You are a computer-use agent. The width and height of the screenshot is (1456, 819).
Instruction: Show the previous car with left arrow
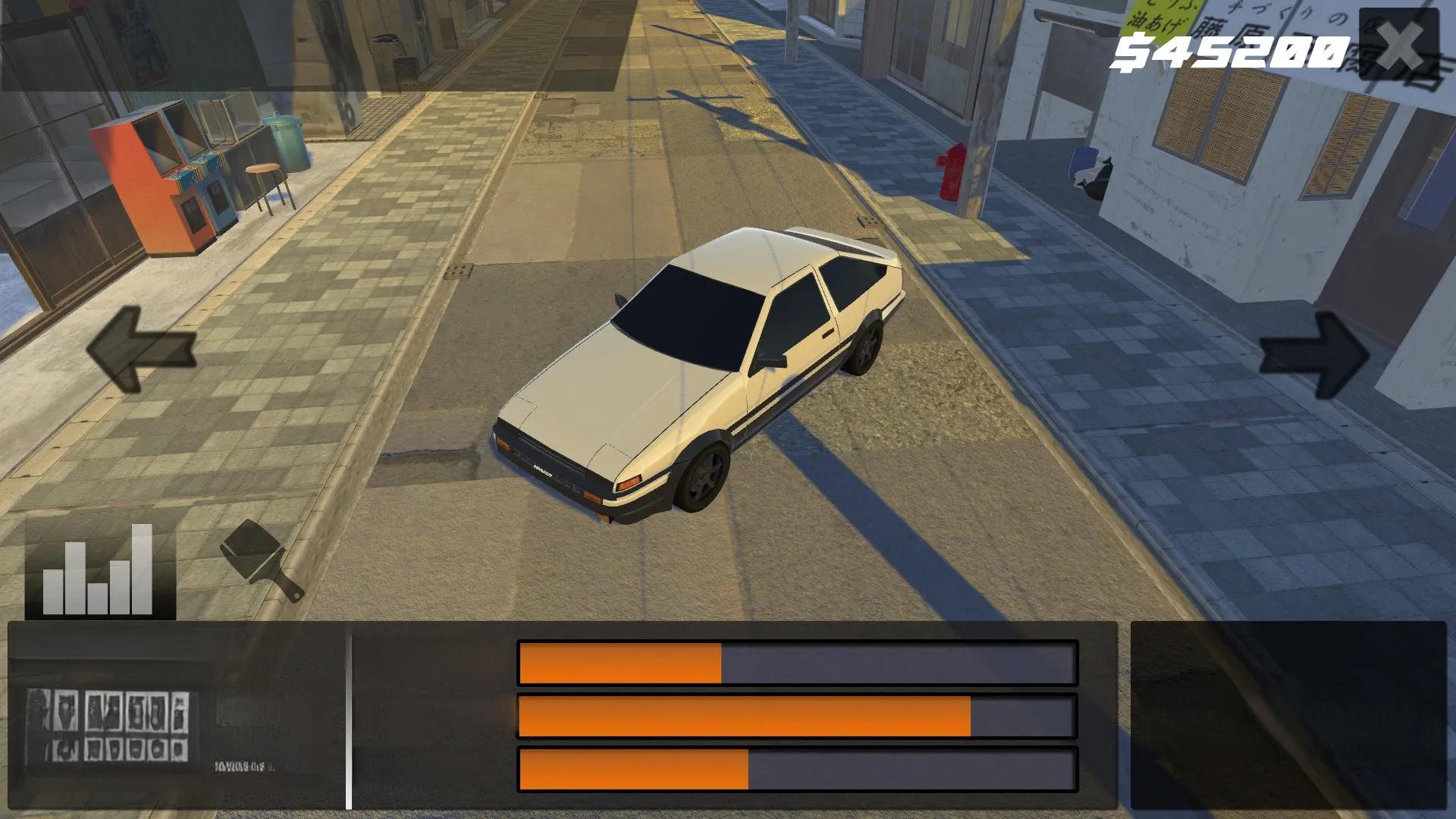(141, 350)
